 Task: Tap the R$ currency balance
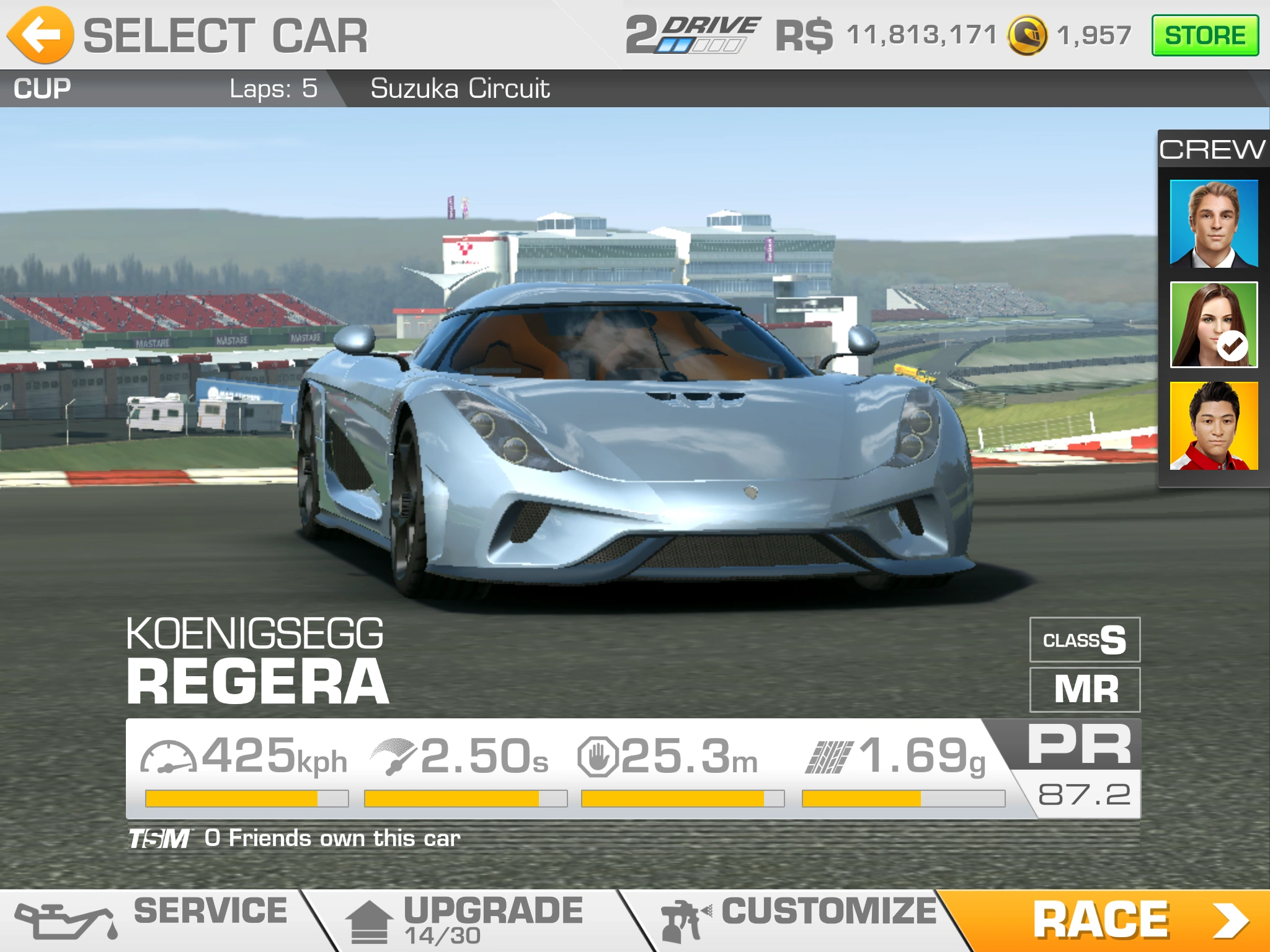coord(887,35)
